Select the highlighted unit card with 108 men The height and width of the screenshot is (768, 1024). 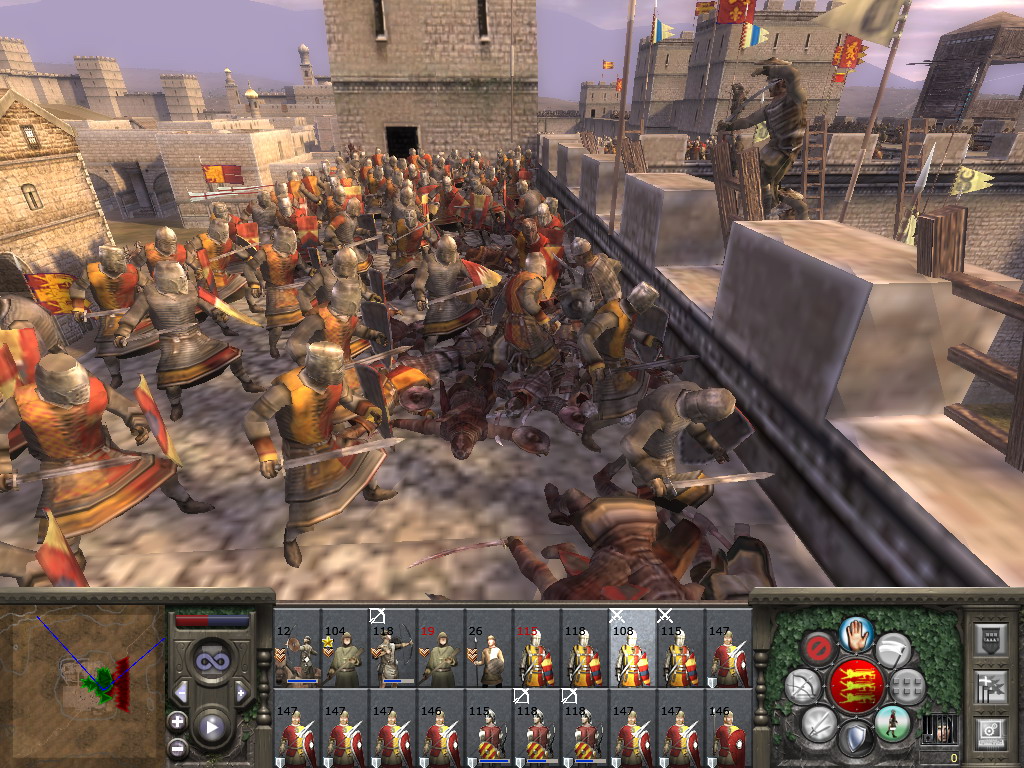[632, 649]
